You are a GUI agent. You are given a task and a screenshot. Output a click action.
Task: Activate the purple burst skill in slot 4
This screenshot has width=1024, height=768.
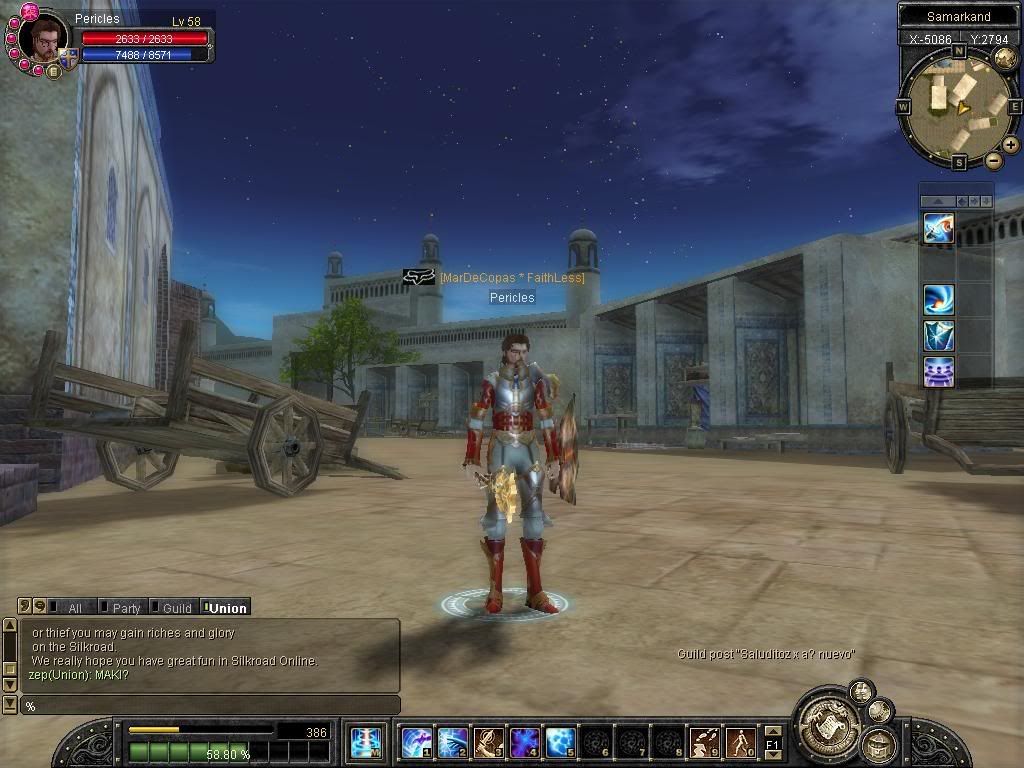click(524, 742)
